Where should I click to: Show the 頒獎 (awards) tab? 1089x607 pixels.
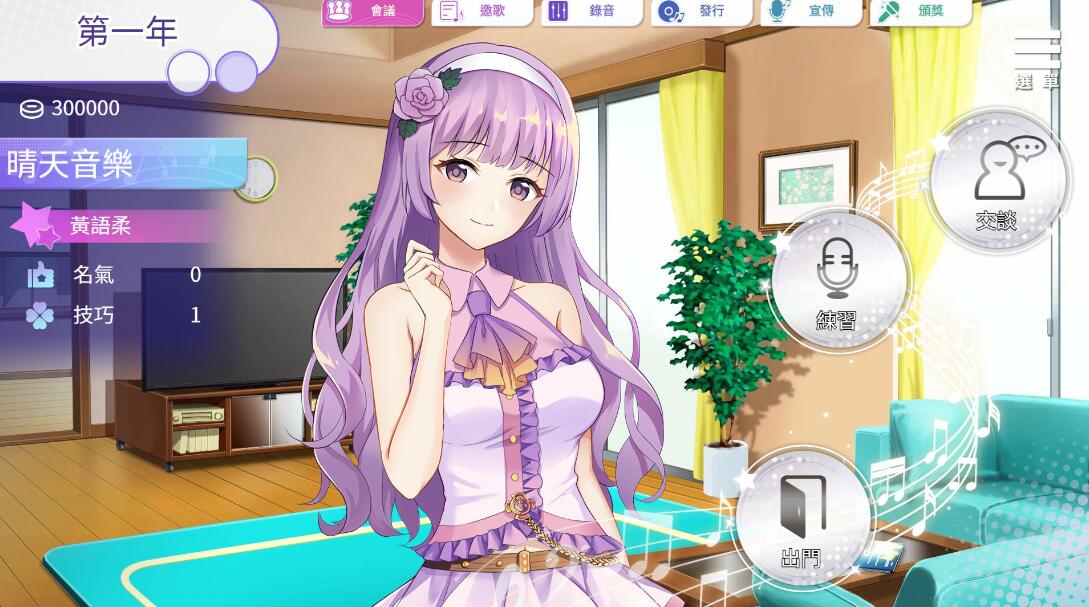pyautogui.click(x=920, y=11)
